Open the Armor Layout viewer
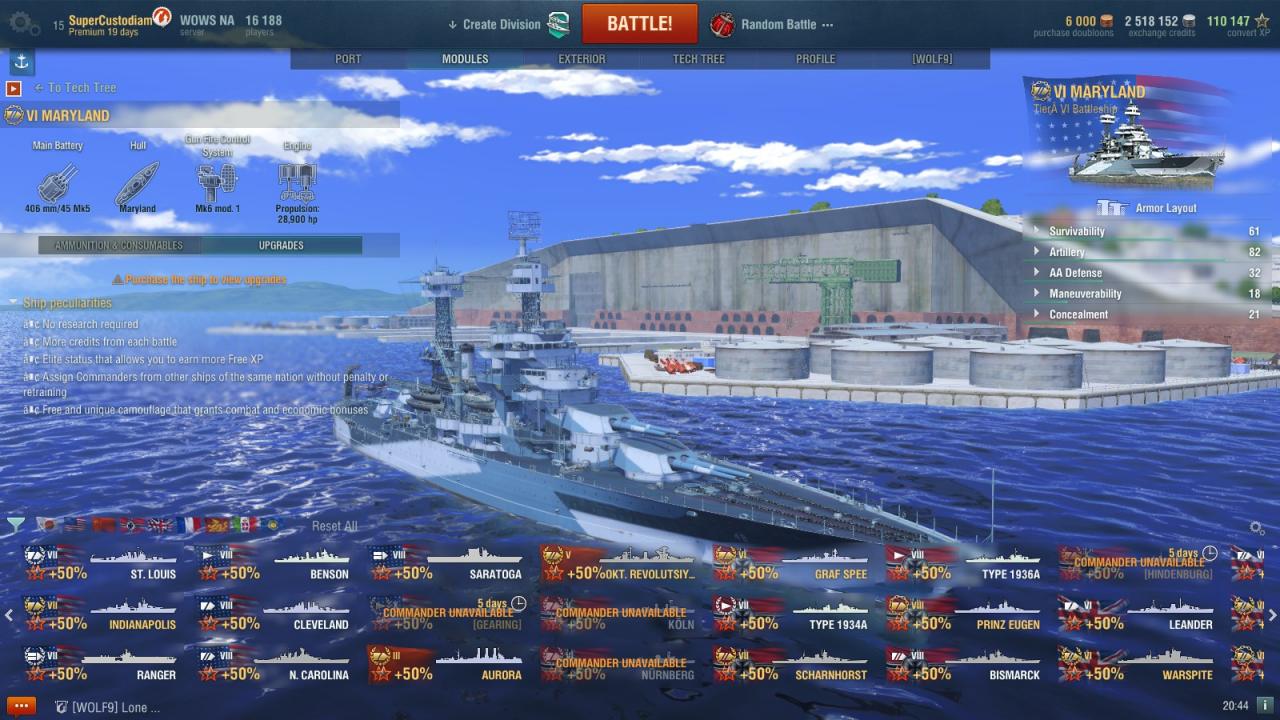The image size is (1280, 720). pos(1165,208)
